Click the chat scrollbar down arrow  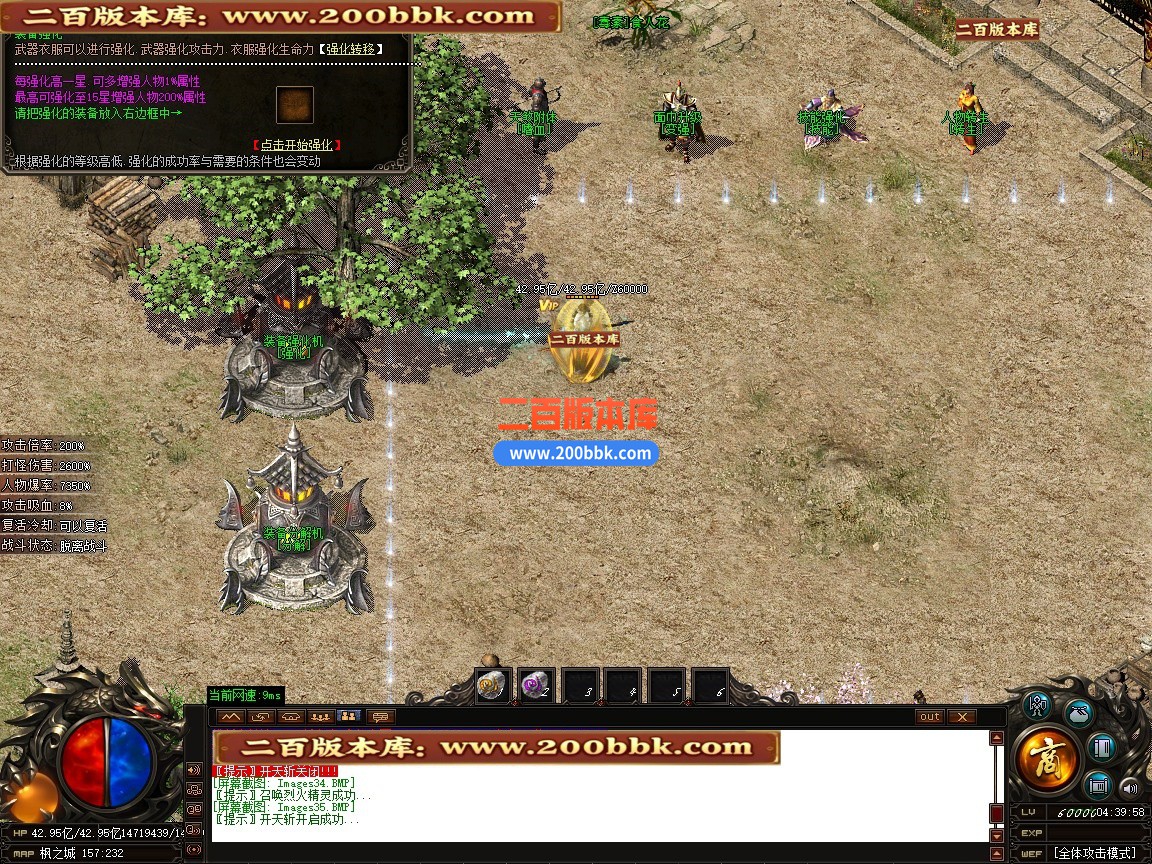[x=996, y=836]
